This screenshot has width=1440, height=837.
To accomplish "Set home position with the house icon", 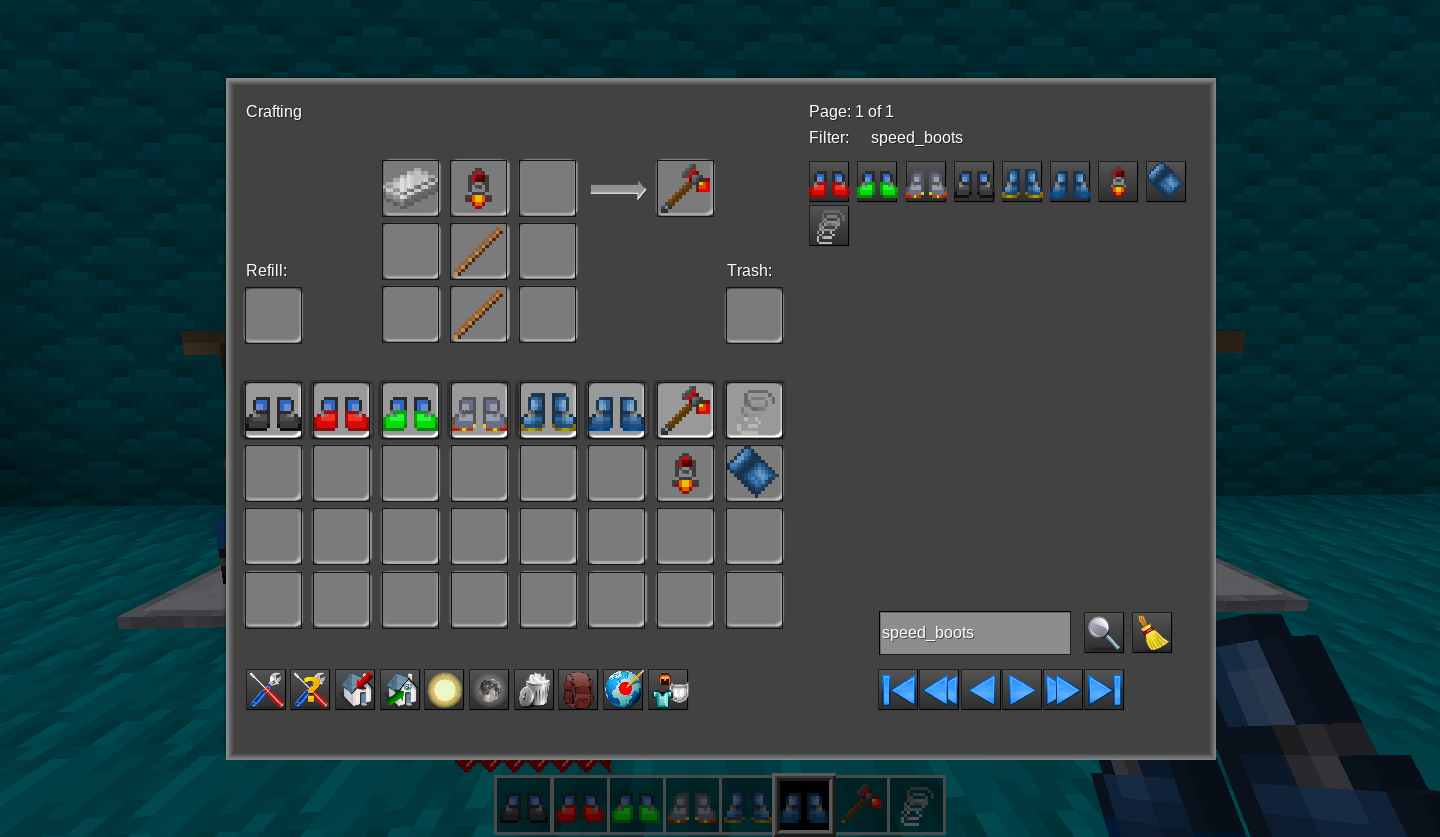I will 355,690.
